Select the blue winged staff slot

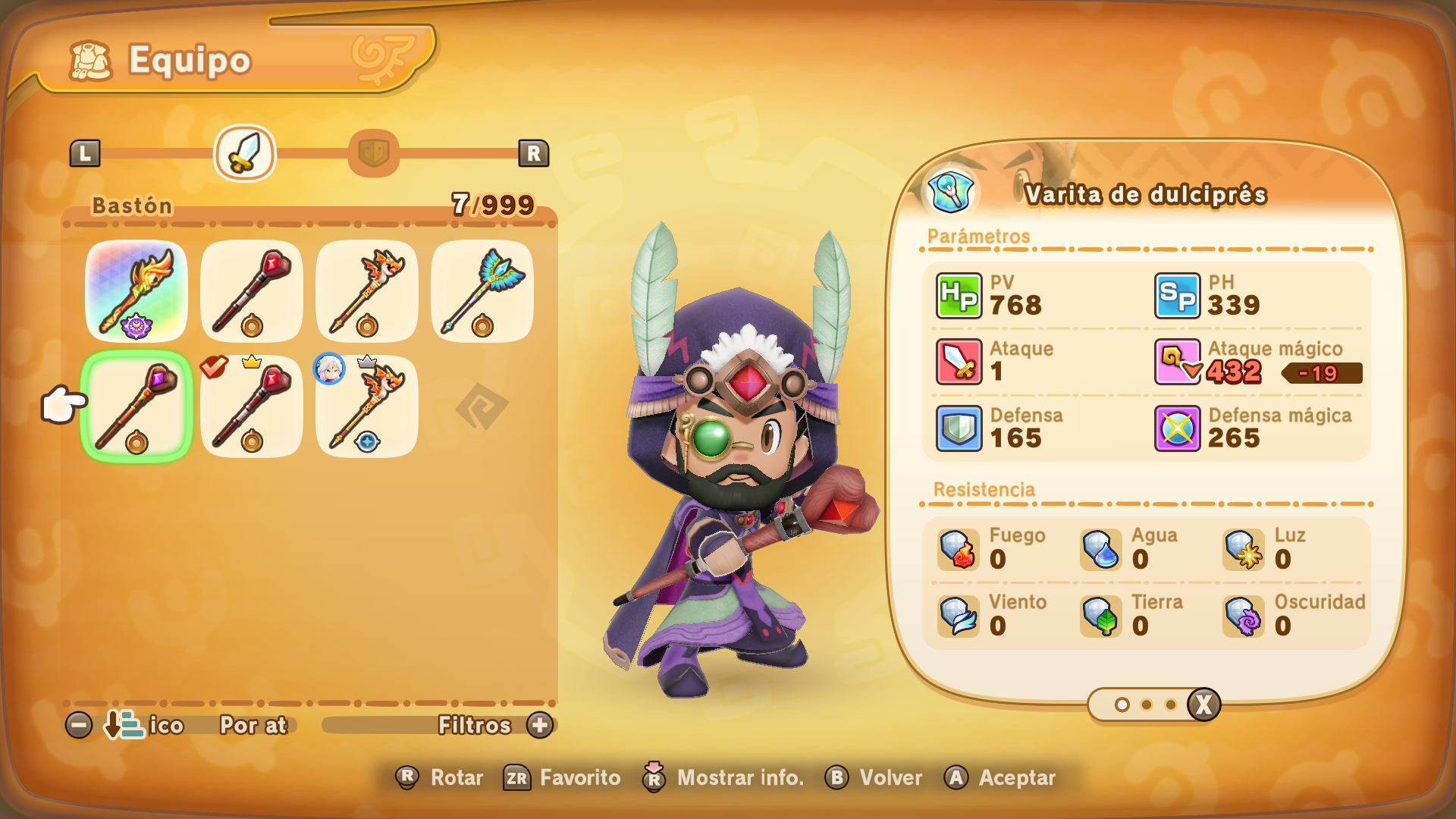[x=482, y=291]
